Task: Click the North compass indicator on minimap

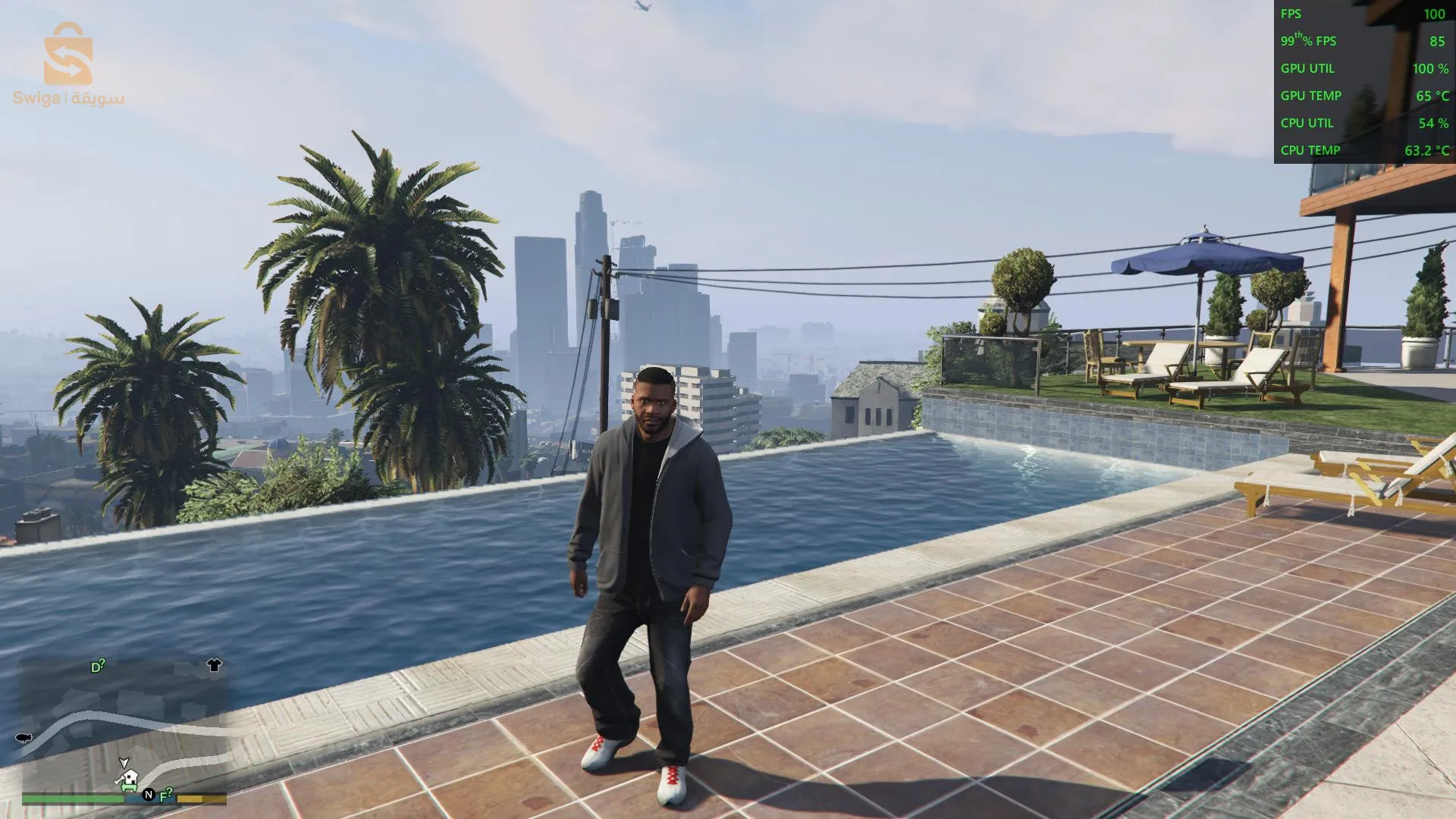Action: pyautogui.click(x=149, y=795)
